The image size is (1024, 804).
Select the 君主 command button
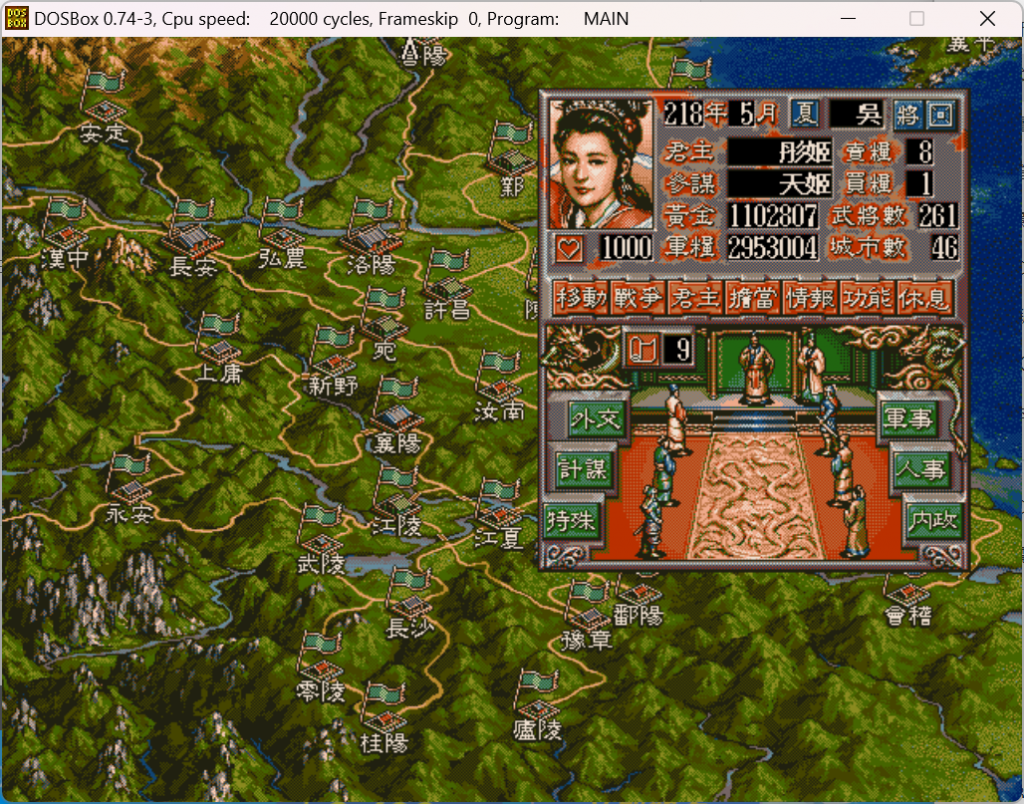coord(695,297)
